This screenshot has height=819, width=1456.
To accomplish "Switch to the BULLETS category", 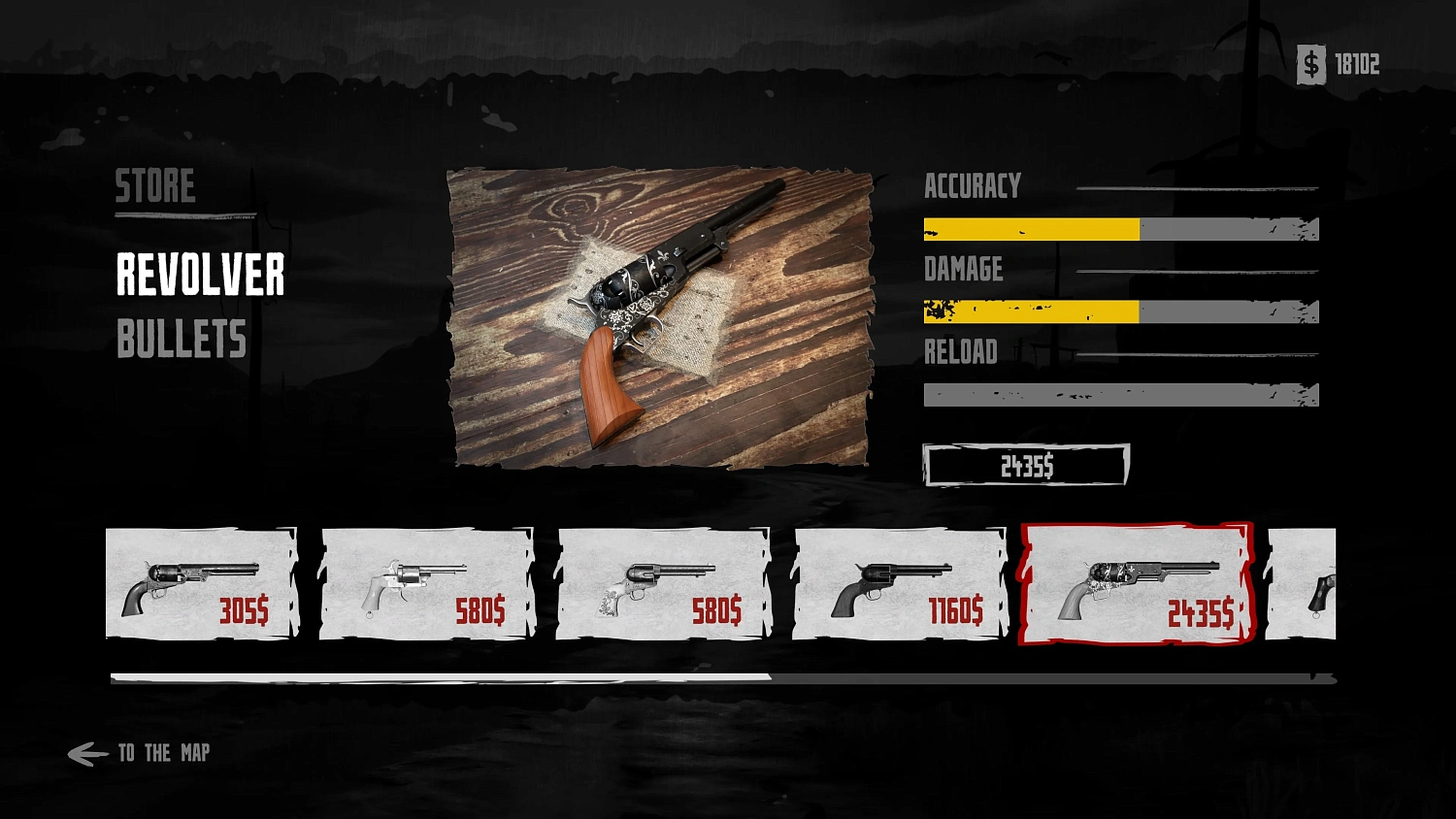I will click(x=182, y=340).
